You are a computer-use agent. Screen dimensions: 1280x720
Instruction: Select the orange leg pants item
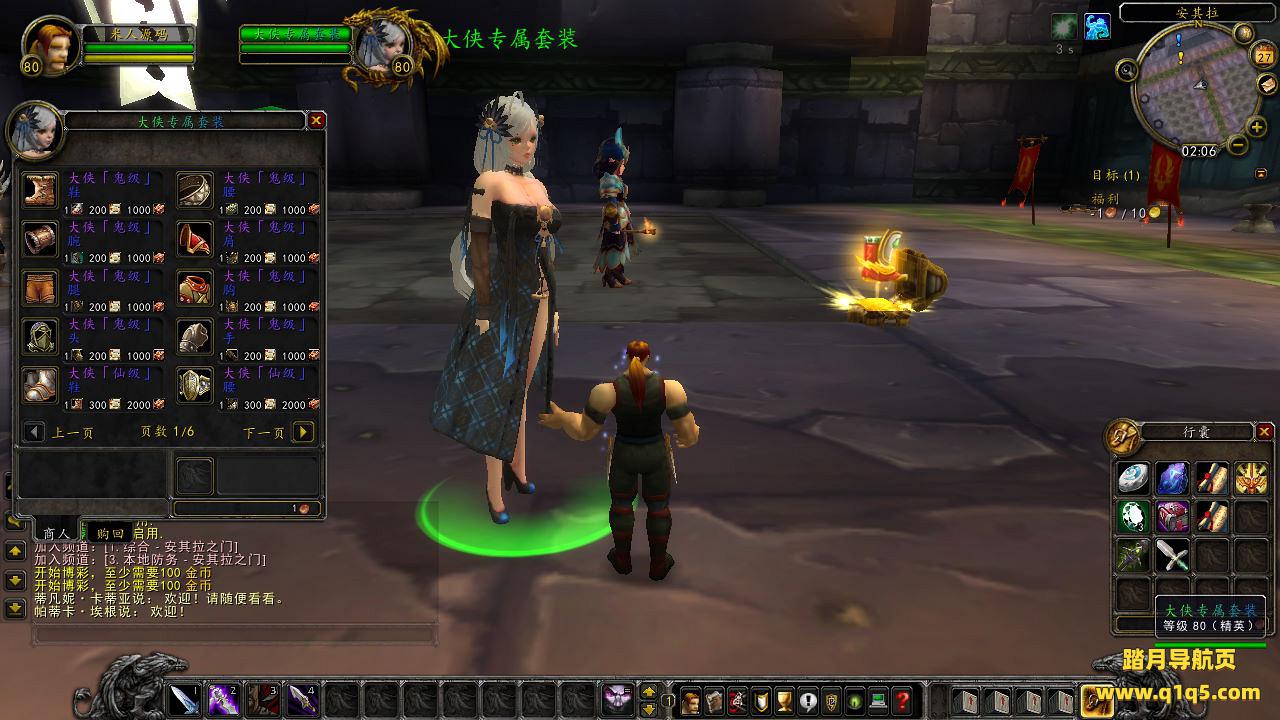41,288
